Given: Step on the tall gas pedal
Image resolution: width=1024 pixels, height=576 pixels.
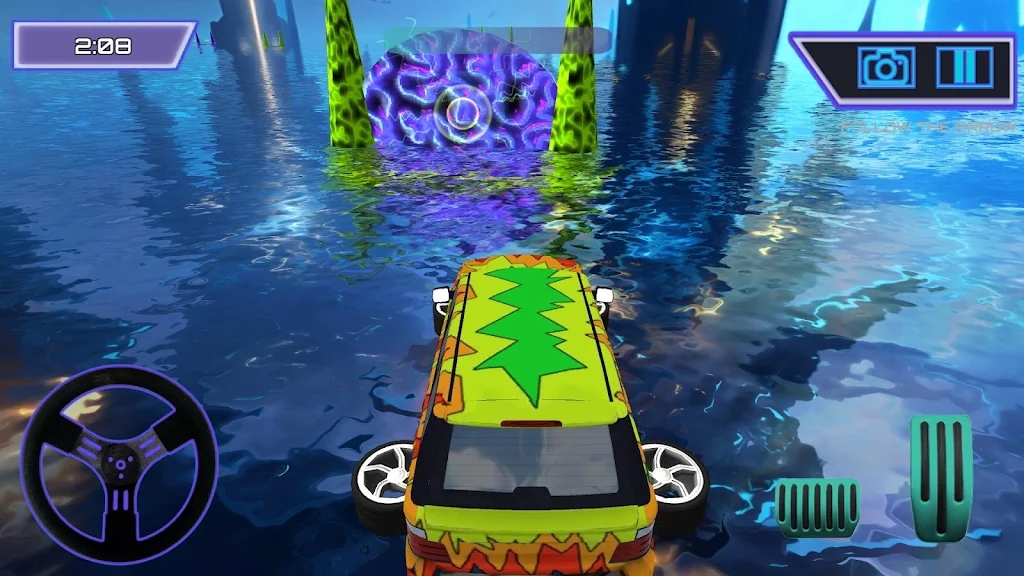Looking at the screenshot, I should (x=940, y=476).
